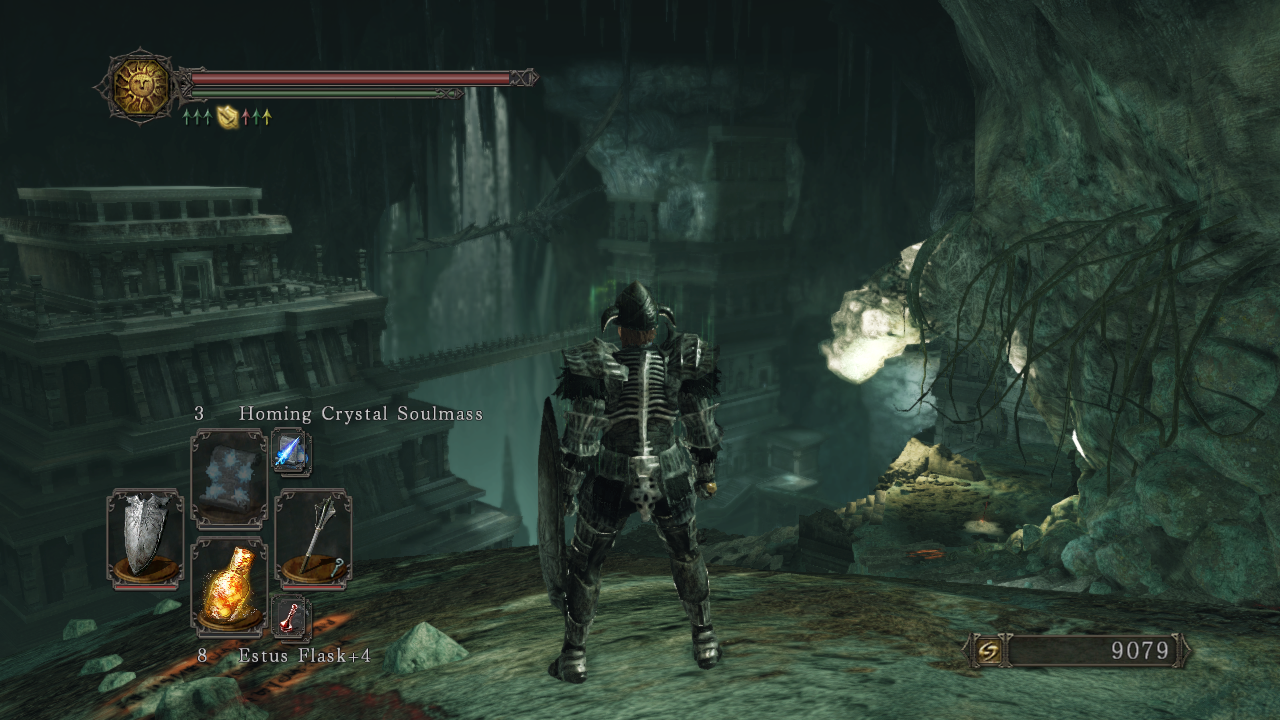Select the silver shield left-hand slot
Image resolution: width=1280 pixels, height=720 pixels.
click(145, 537)
